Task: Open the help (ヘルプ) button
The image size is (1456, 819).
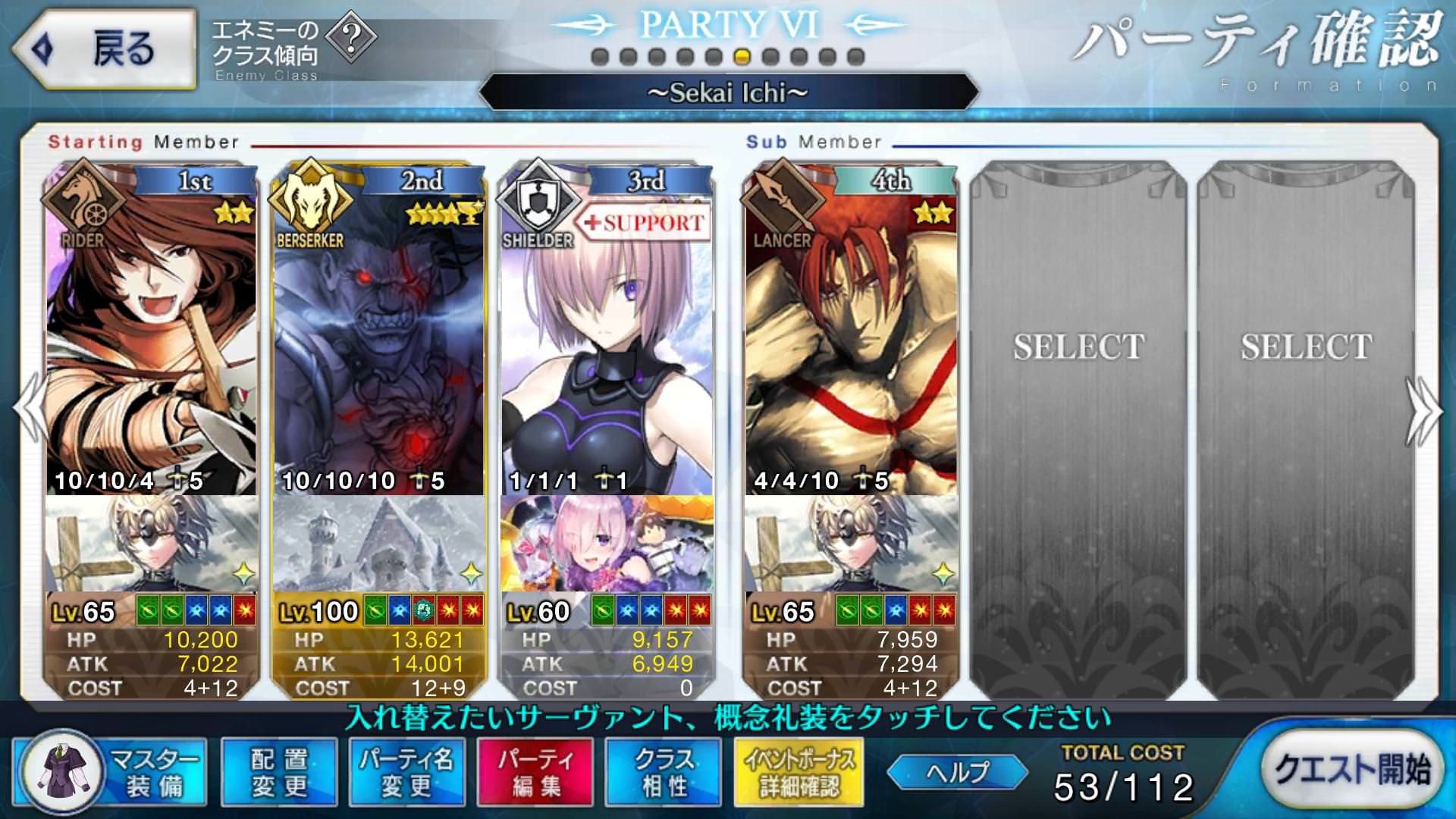Action: tap(957, 772)
